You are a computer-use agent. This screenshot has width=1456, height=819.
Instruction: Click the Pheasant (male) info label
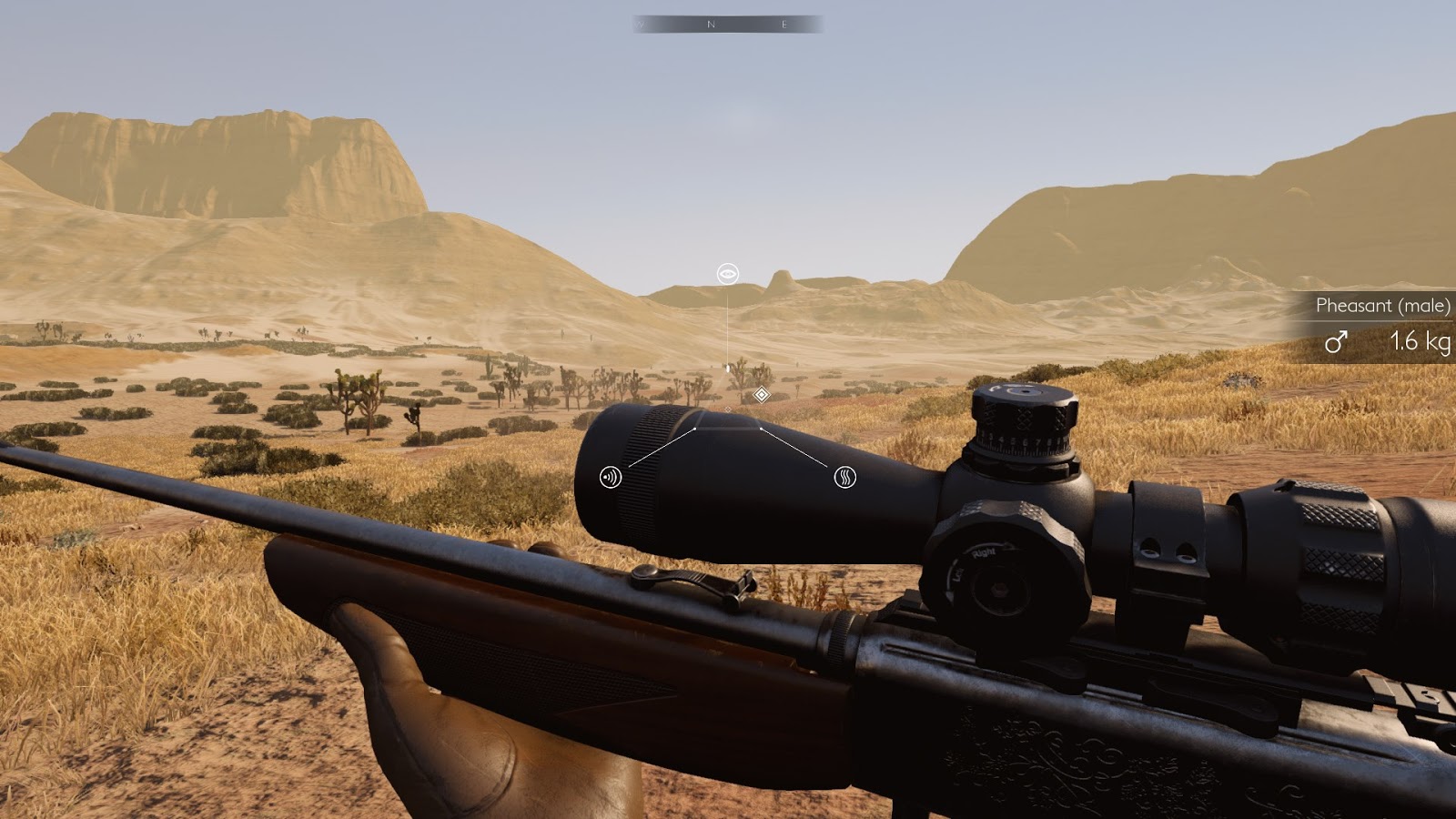tap(1381, 307)
